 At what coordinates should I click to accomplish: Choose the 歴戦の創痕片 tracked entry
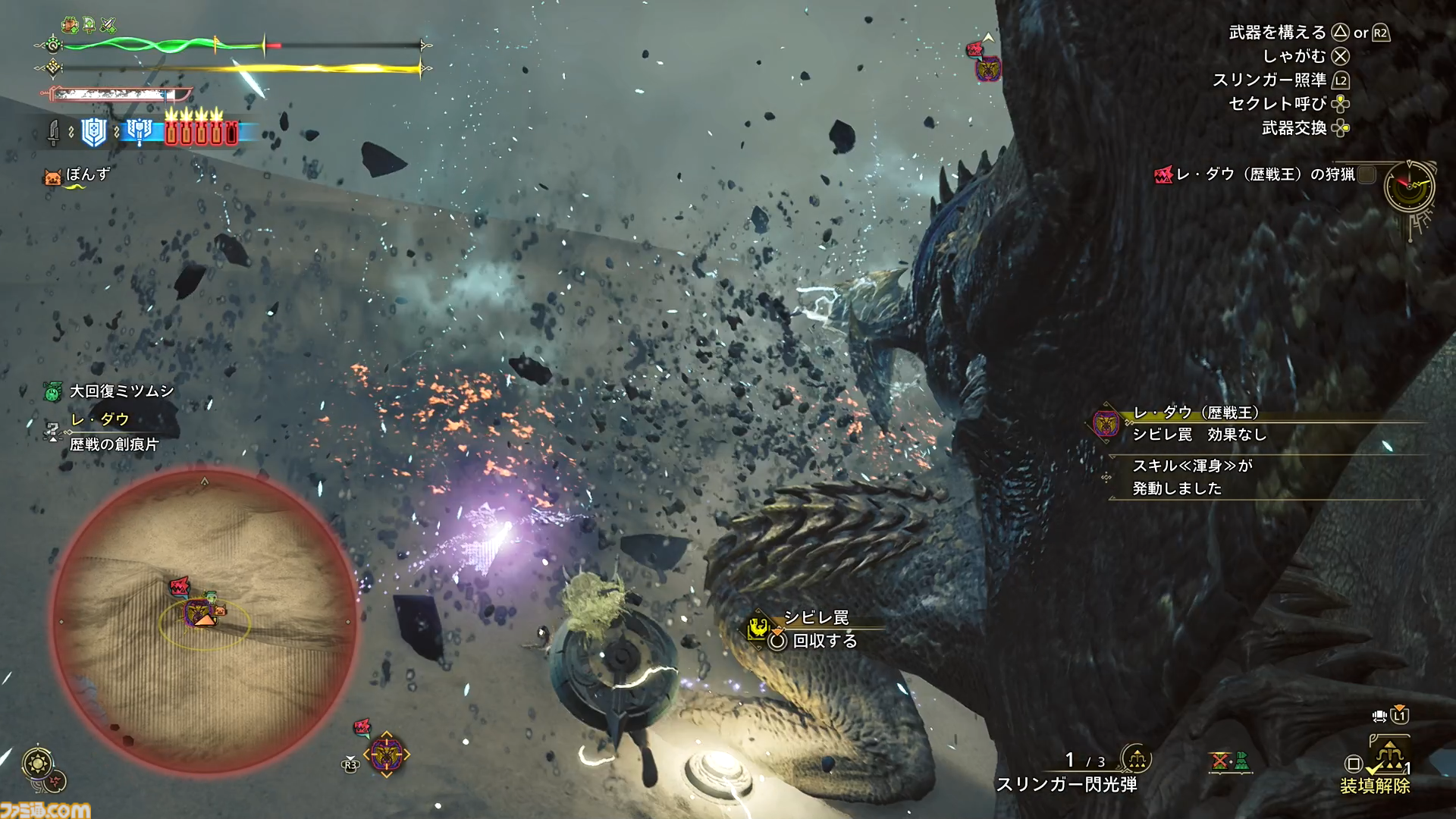tap(114, 444)
